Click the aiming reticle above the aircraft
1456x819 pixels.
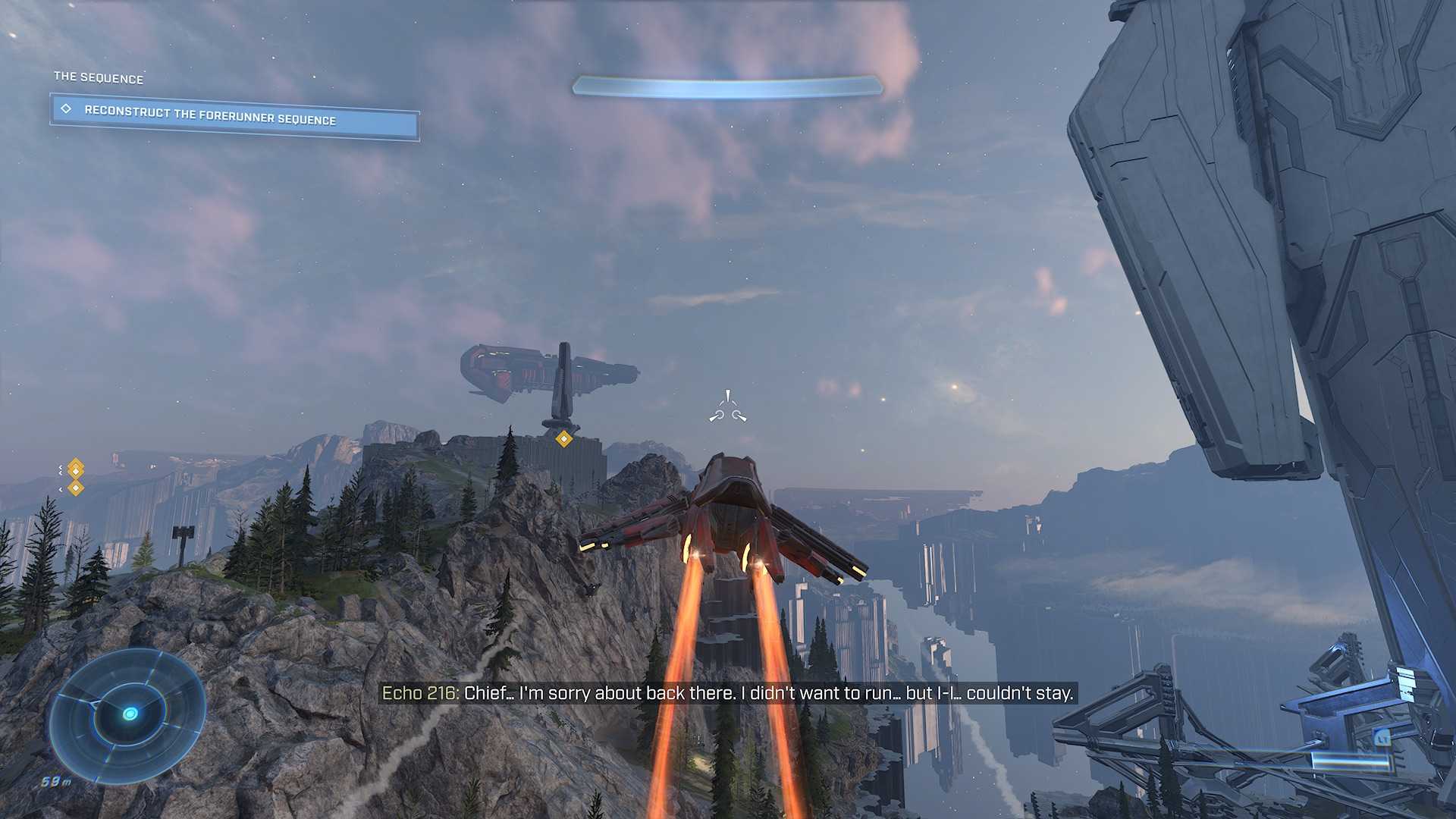(728, 408)
